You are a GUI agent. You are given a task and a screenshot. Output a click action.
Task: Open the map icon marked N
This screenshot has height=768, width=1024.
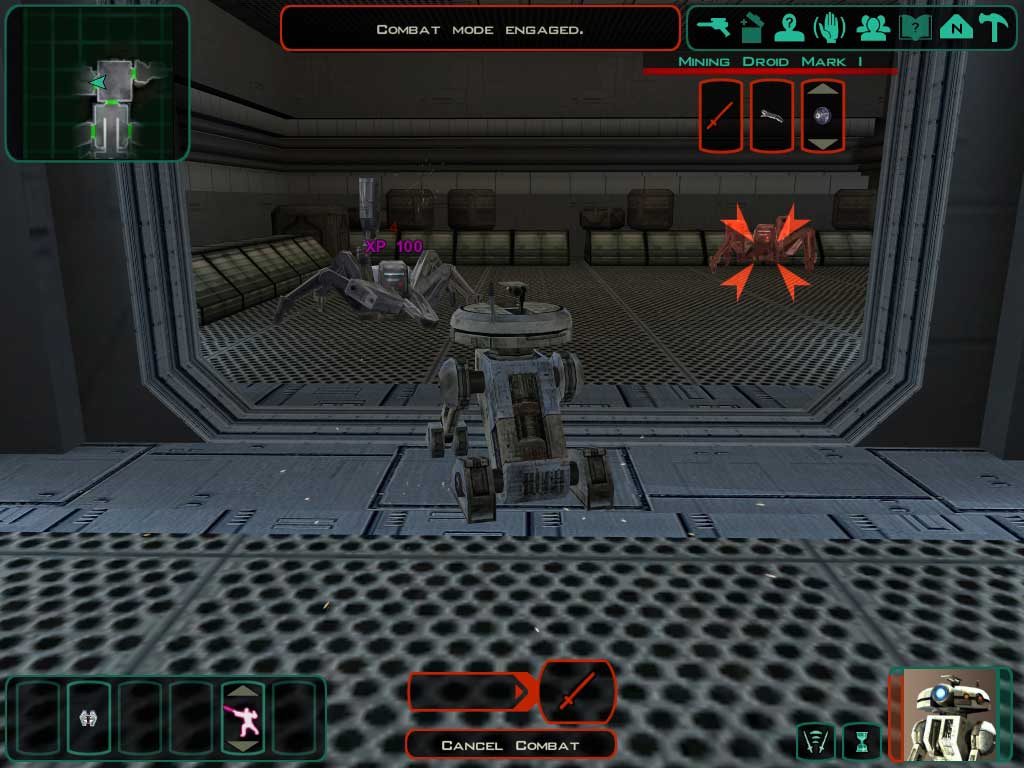(x=955, y=27)
